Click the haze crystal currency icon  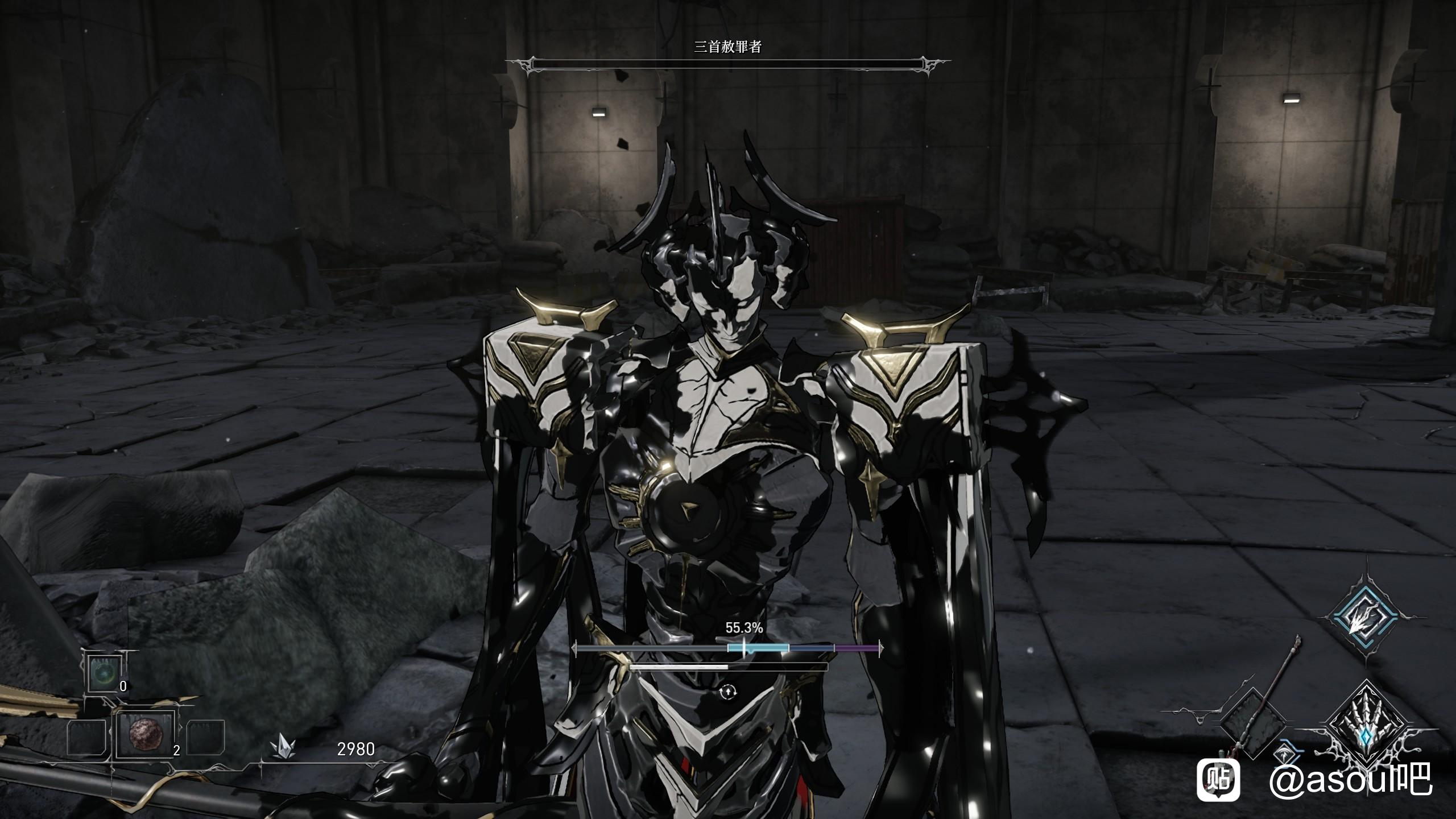(x=283, y=748)
